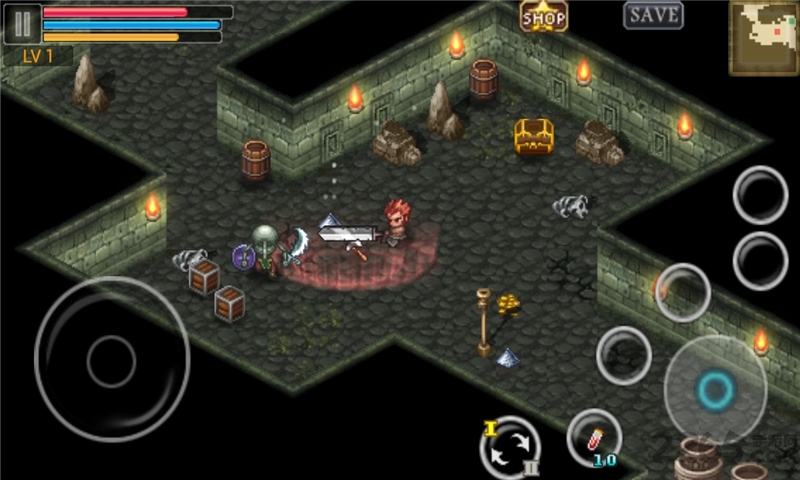The image size is (800, 480).
Task: Open the dungeon minimap
Action: 763,37
